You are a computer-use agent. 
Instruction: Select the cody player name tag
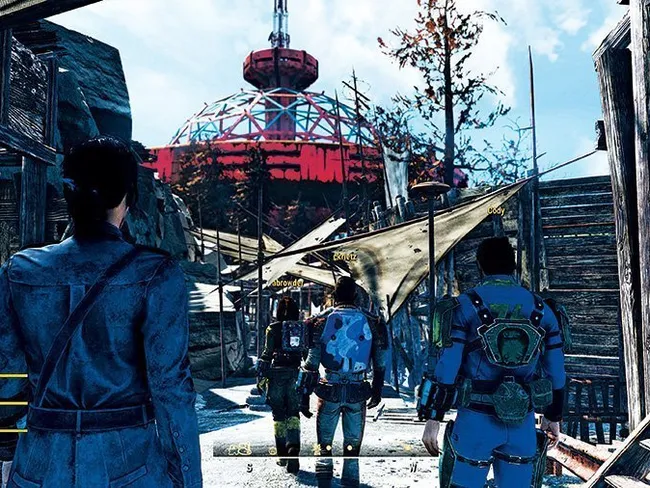(495, 211)
